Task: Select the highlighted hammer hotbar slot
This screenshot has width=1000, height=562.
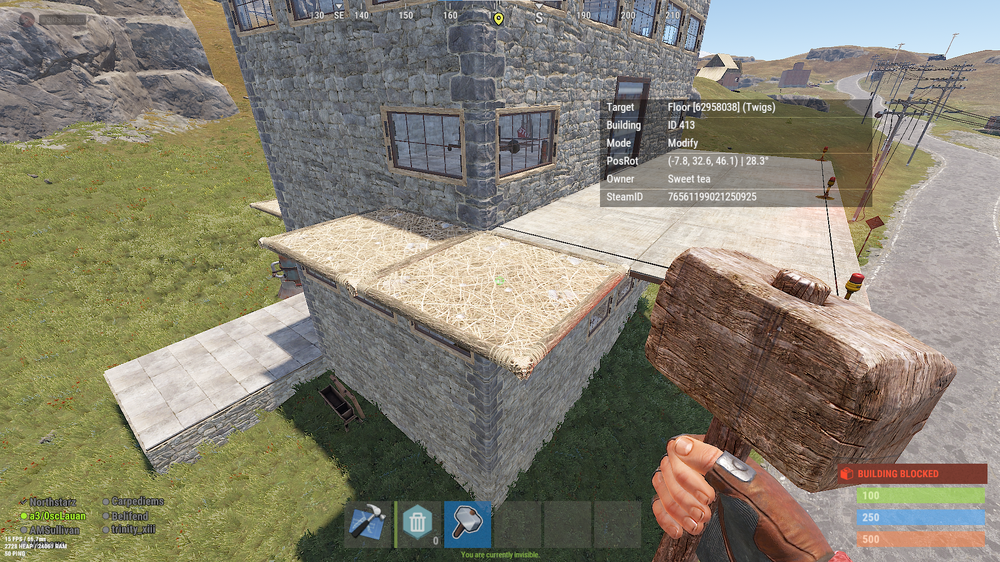Action: (467, 524)
